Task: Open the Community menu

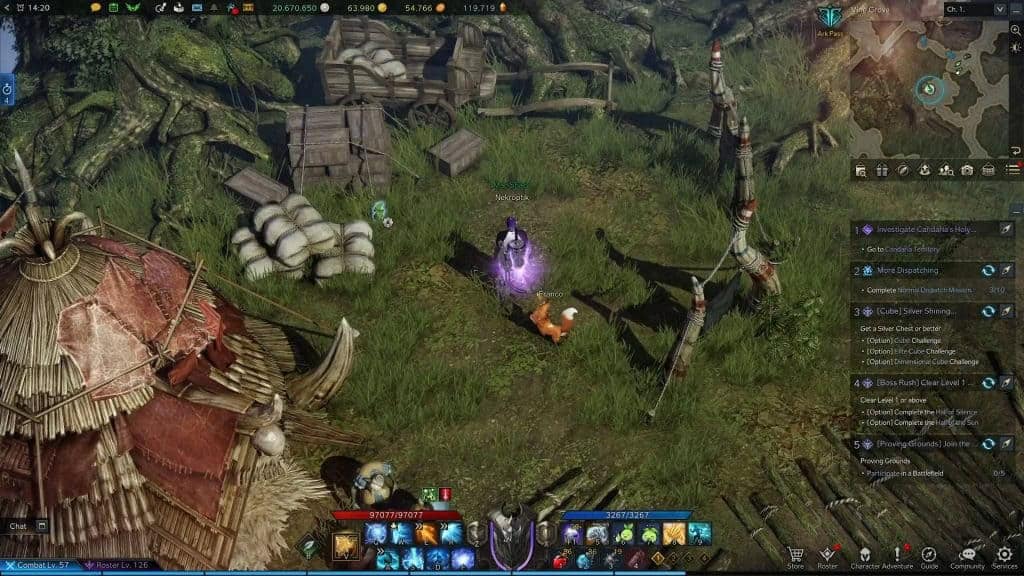Action: click(967, 555)
